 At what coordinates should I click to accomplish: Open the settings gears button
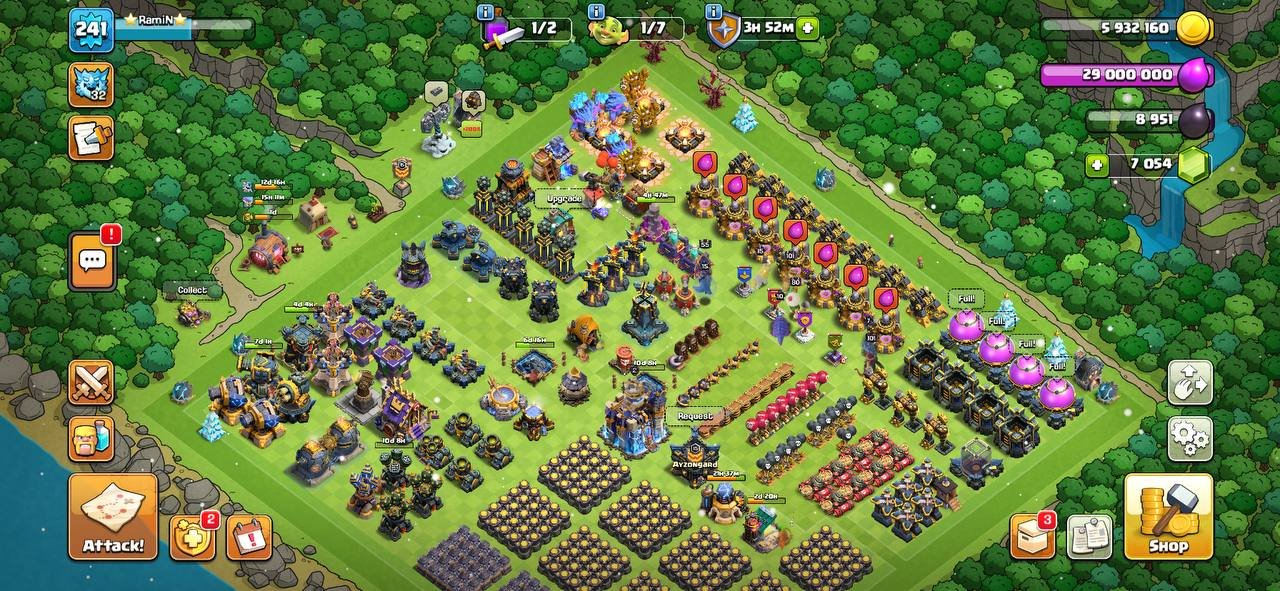pyautogui.click(x=1190, y=438)
